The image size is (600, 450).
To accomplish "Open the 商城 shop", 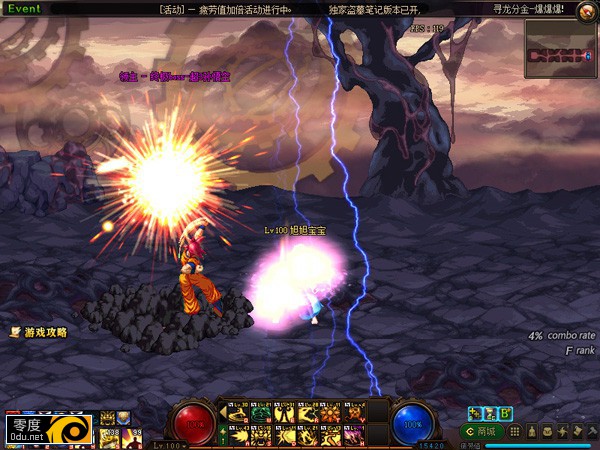I will [x=482, y=431].
